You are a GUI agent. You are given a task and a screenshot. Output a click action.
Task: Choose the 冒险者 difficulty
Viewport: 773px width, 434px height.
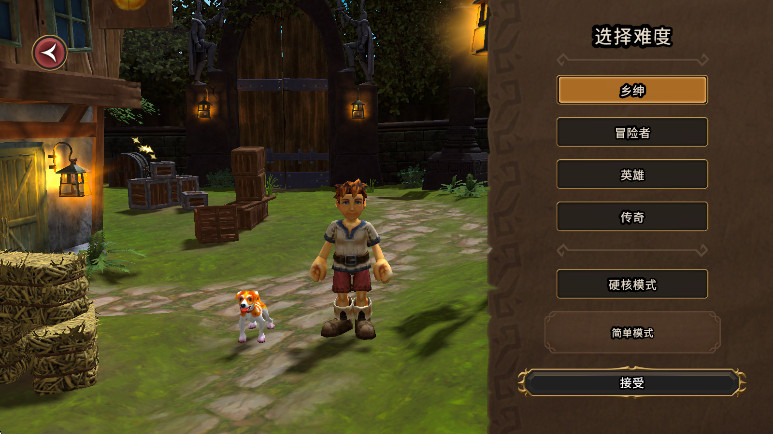click(632, 132)
